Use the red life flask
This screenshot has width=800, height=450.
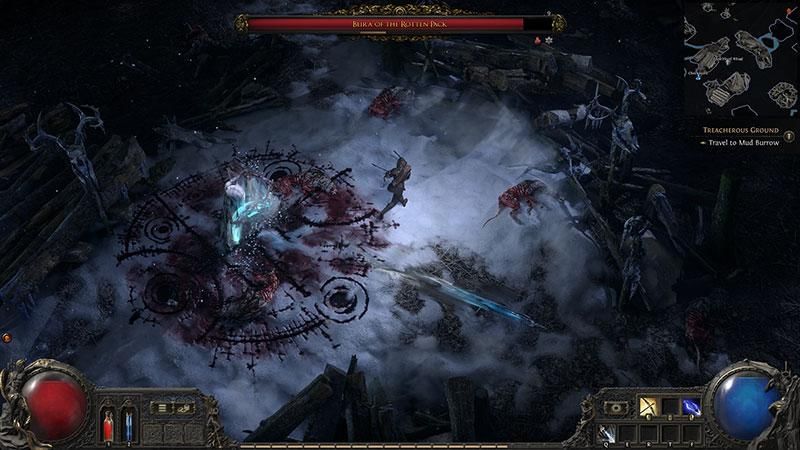pyautogui.click(x=108, y=425)
